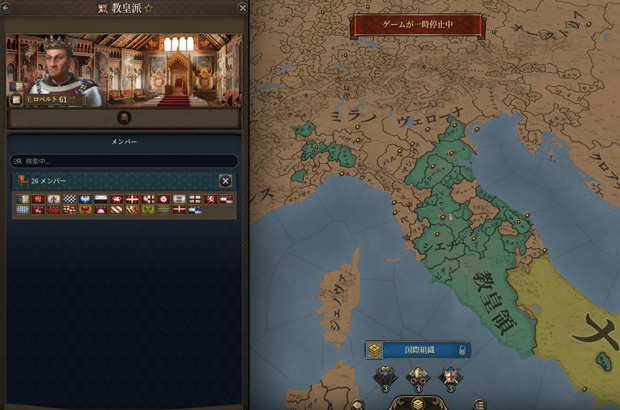Pin the 教皇派 panel with the star
The height and width of the screenshot is (410, 620).
point(148,8)
